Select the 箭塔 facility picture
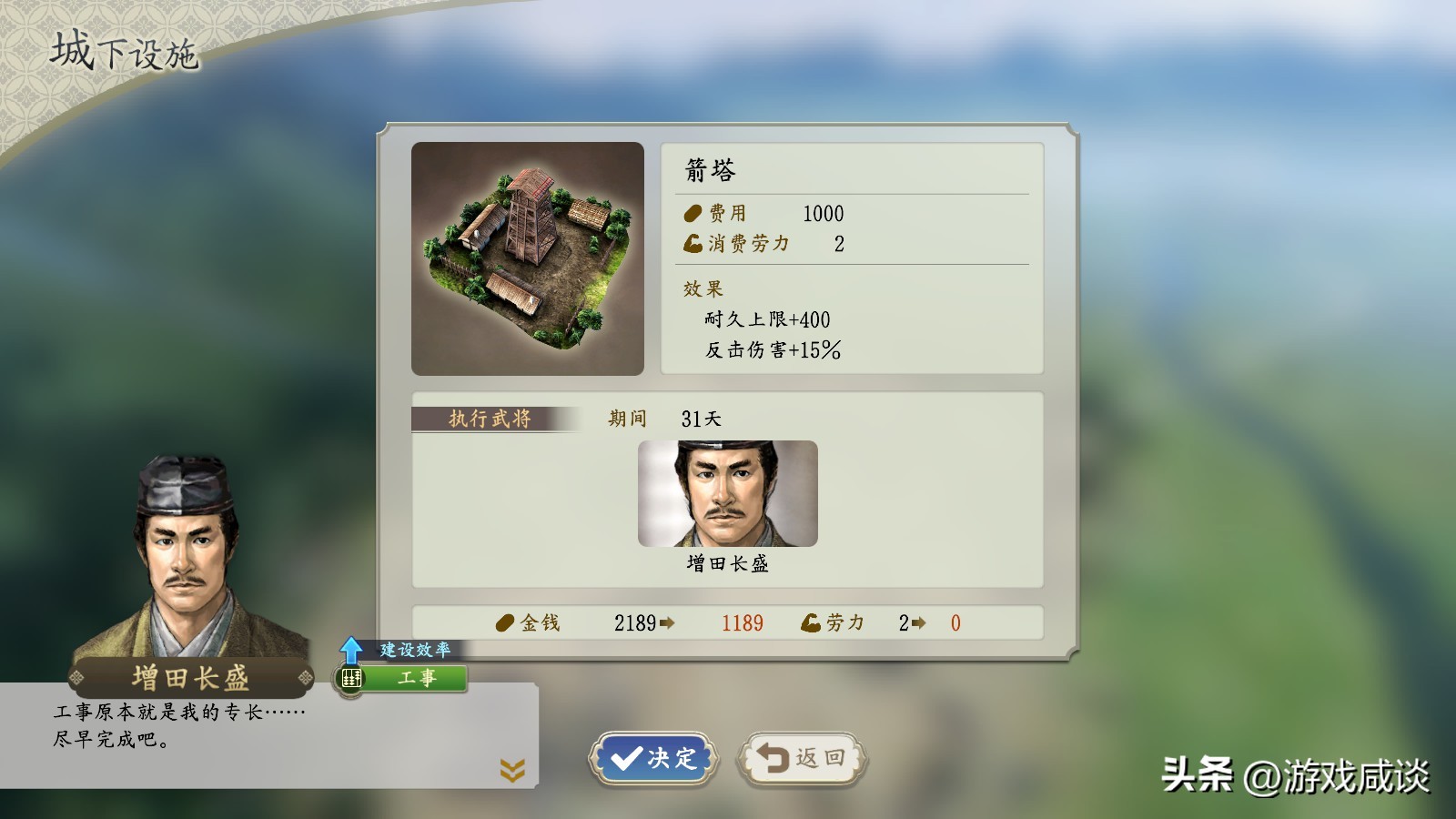Viewport: 1456px width, 819px height. pyautogui.click(x=528, y=258)
